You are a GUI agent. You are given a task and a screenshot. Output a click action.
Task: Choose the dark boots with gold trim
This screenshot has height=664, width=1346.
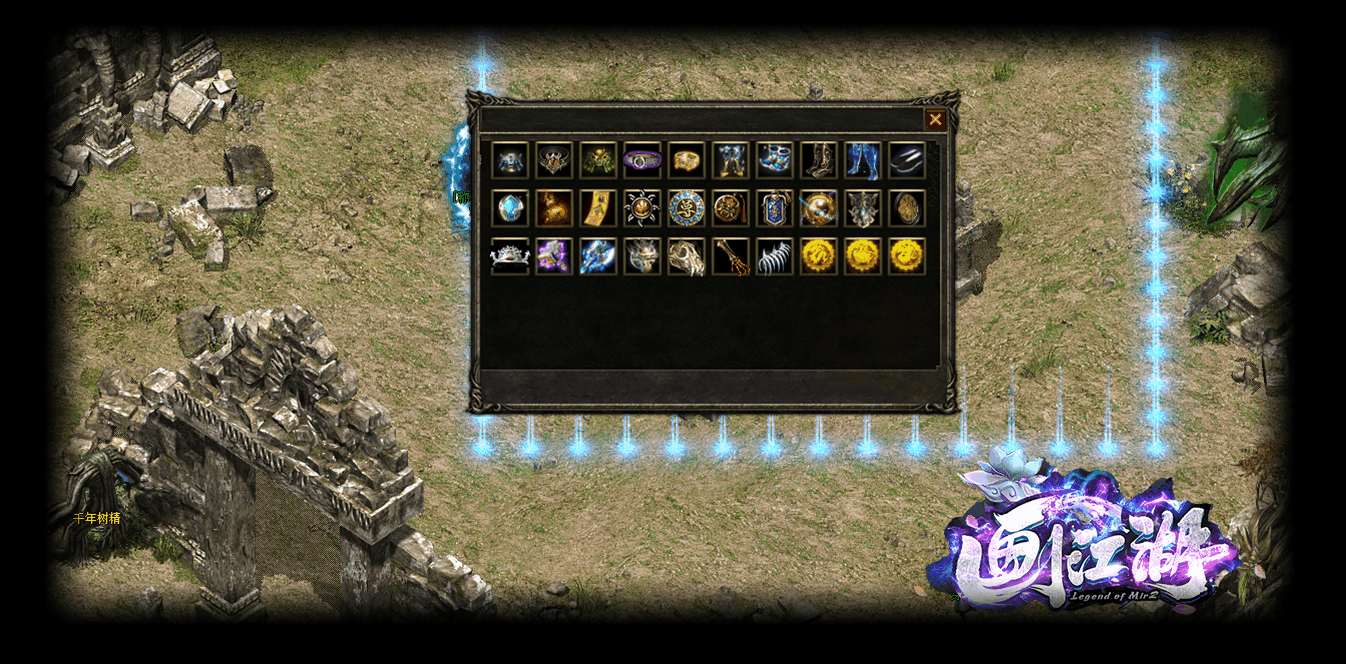(x=818, y=160)
